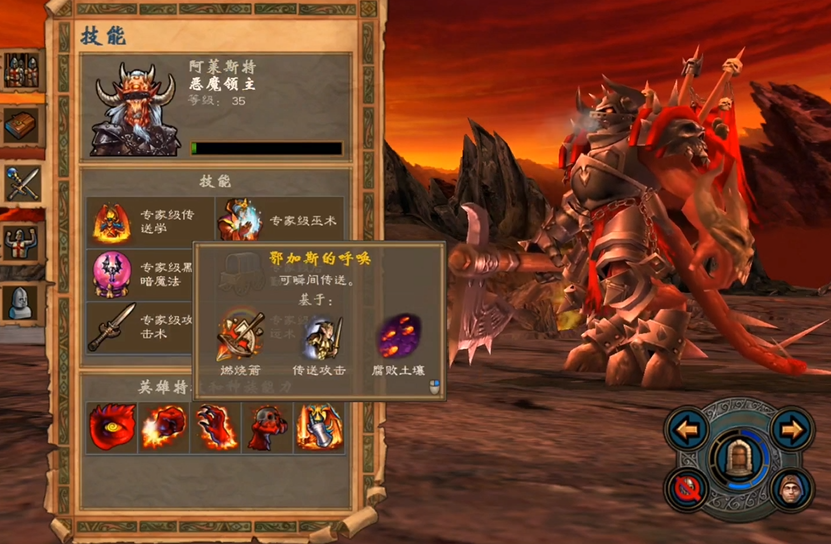Select the red skull figure ability
Image resolution: width=831 pixels, height=544 pixels.
(267, 428)
